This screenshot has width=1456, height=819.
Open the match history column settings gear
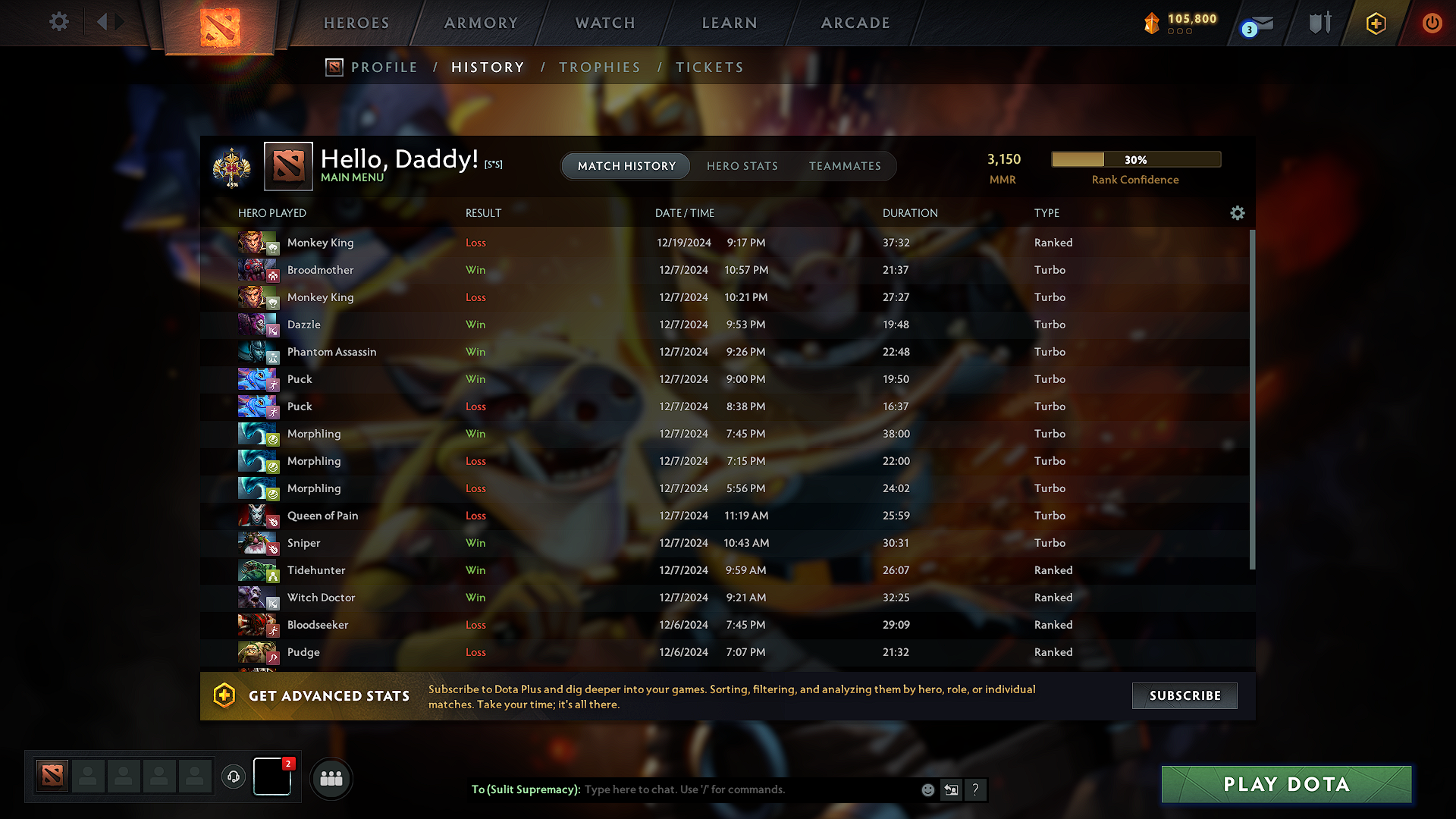(1237, 213)
